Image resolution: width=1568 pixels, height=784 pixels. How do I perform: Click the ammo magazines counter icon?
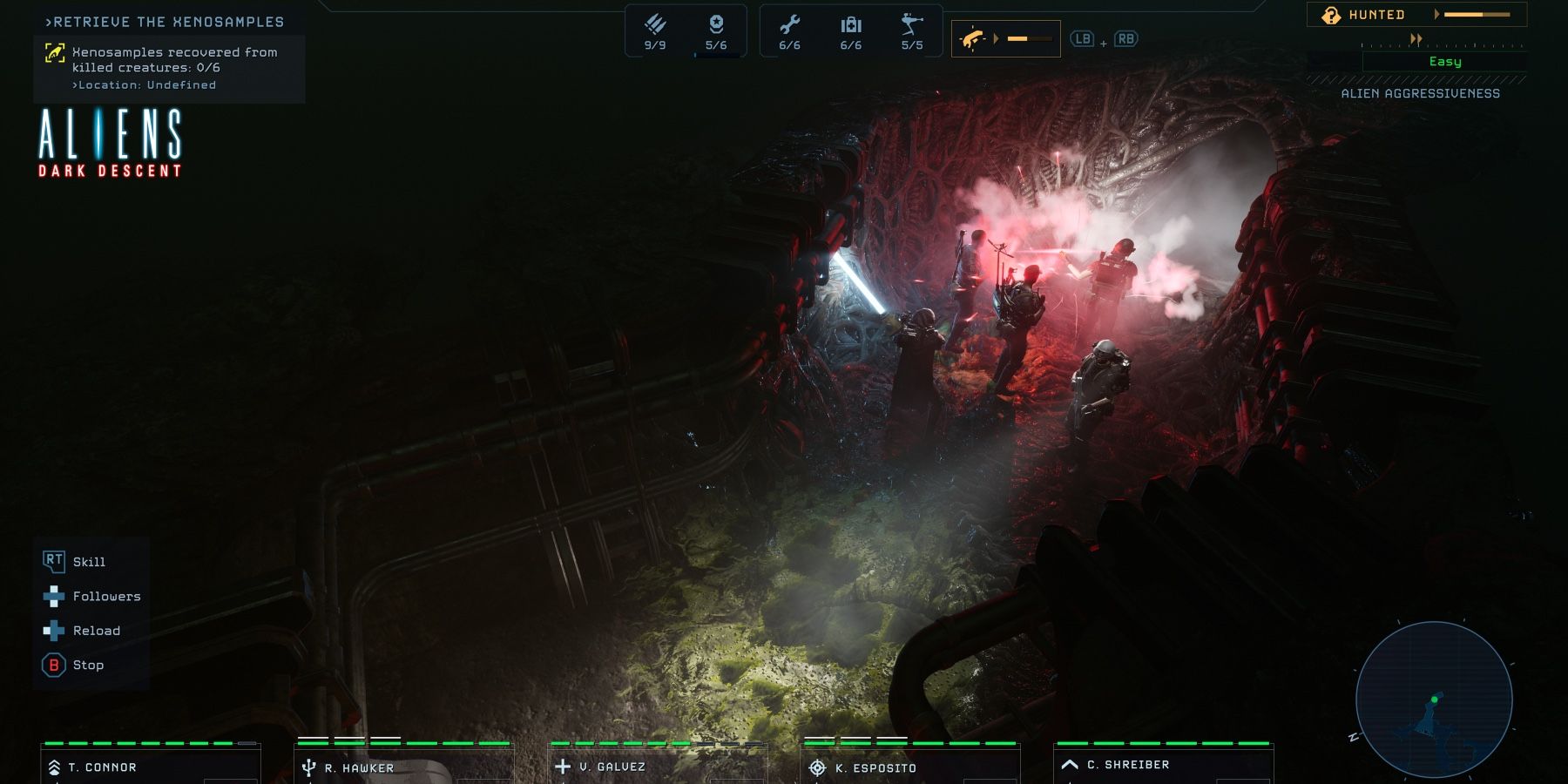656,24
